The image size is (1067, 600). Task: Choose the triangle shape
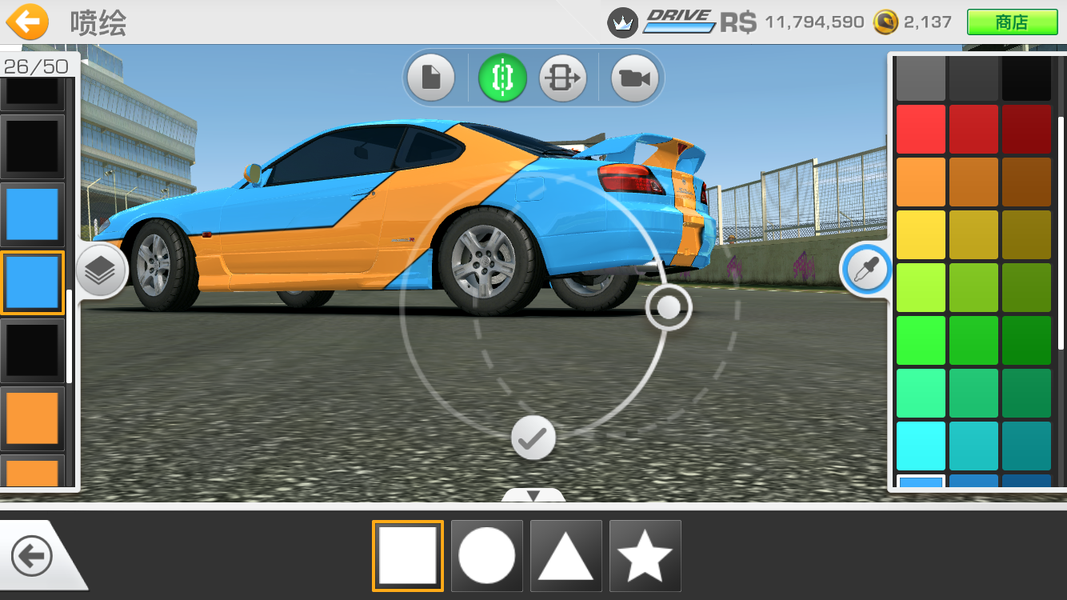(x=566, y=556)
